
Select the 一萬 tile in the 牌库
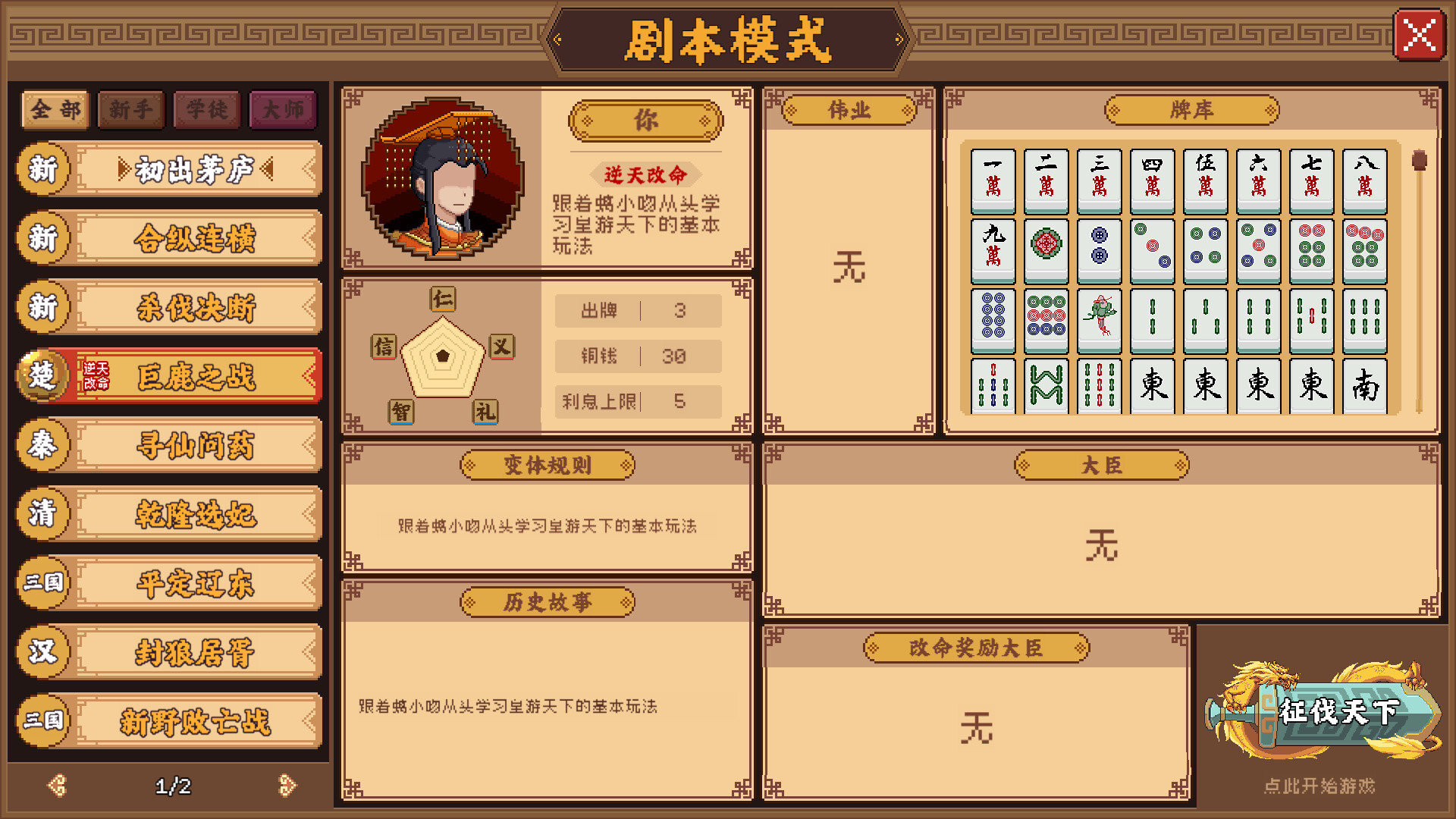point(993,180)
